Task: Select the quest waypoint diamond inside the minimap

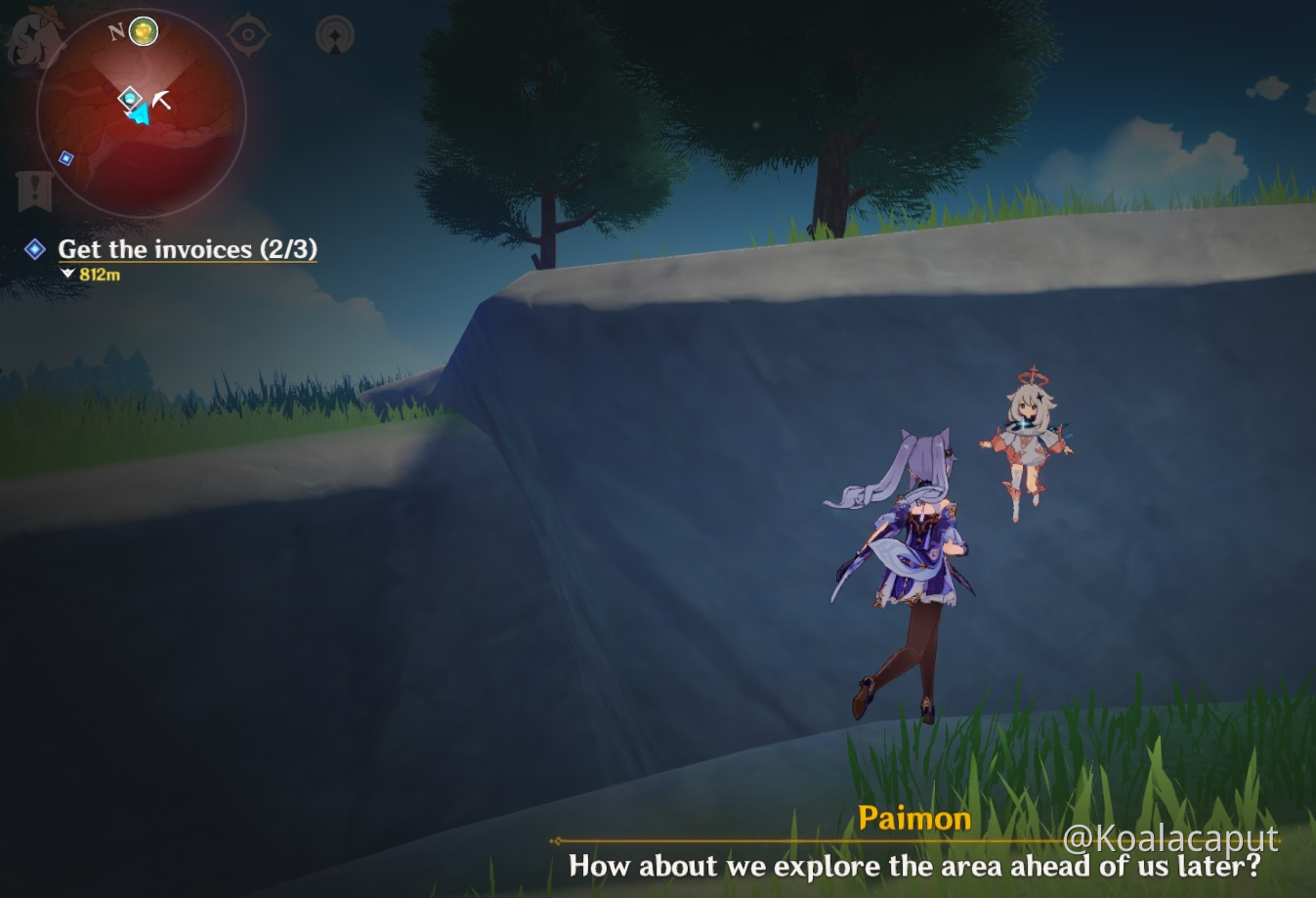Action: coord(130,98)
